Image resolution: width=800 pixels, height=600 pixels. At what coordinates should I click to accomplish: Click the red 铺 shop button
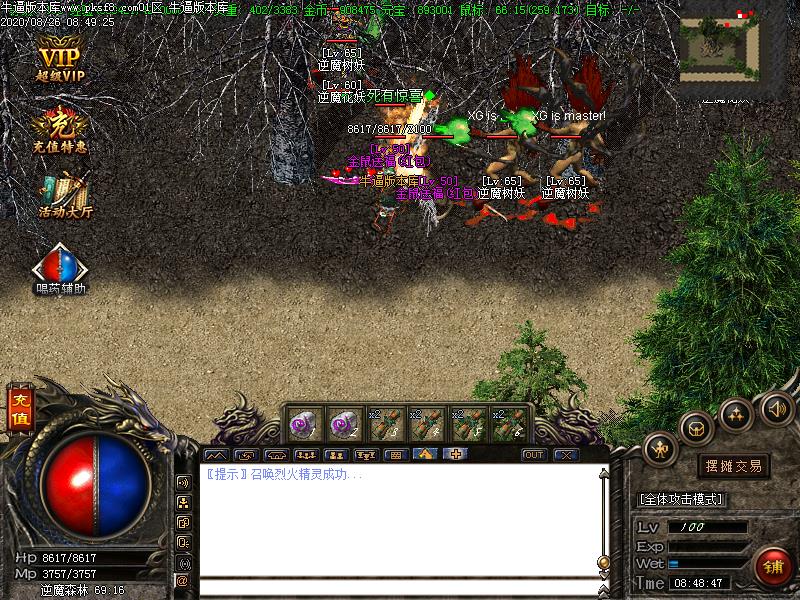click(773, 566)
